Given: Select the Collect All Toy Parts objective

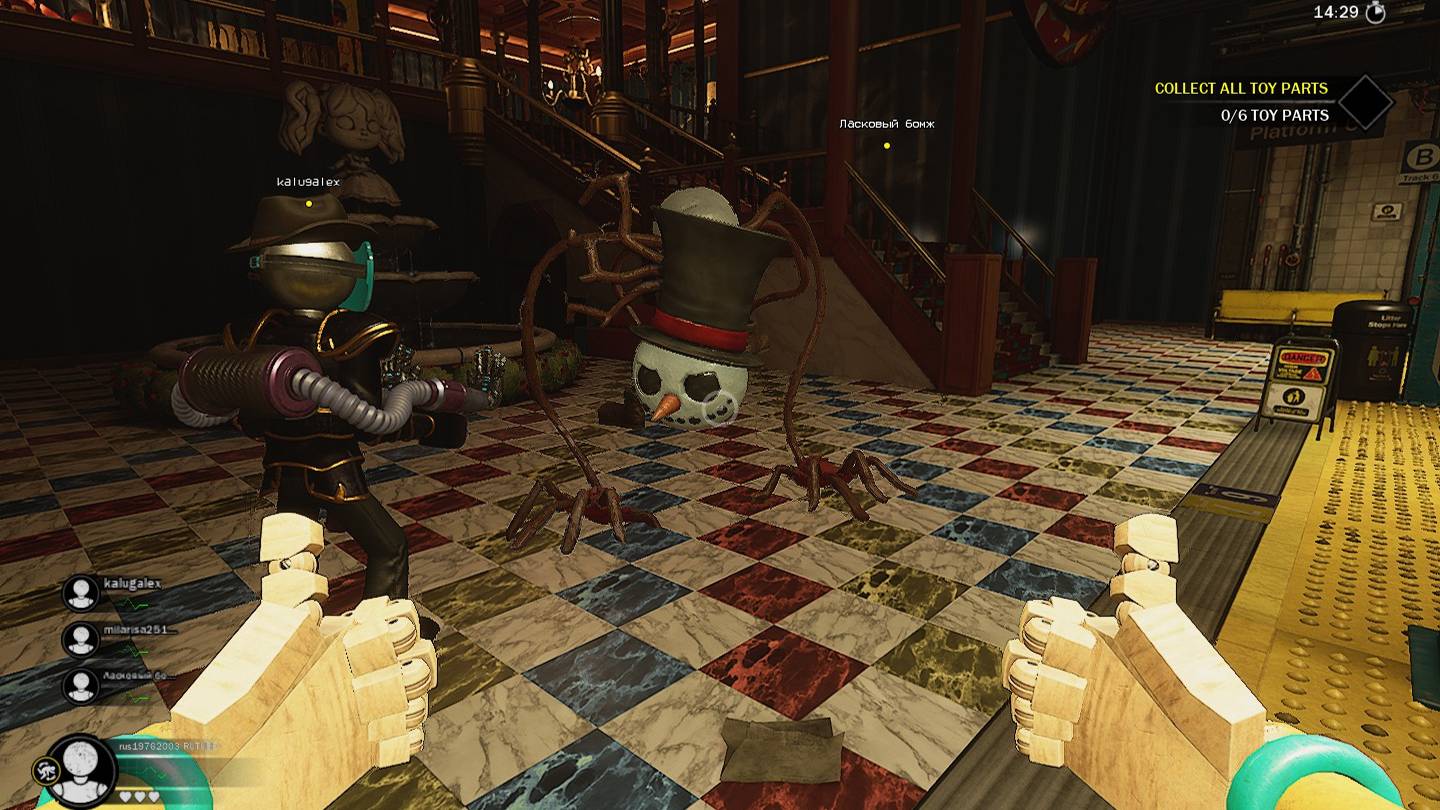Looking at the screenshot, I should click(1241, 88).
